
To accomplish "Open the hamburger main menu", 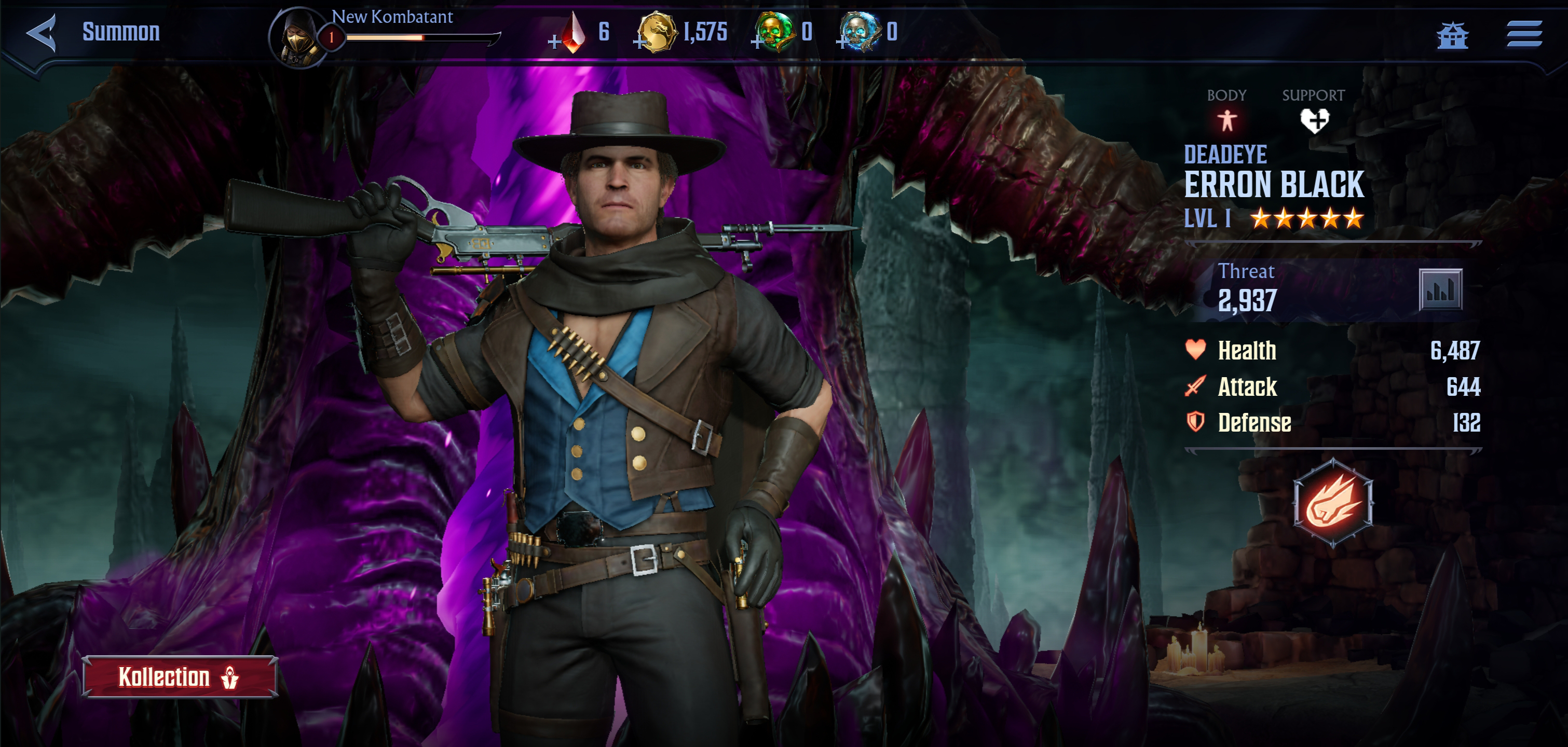I will click(1524, 33).
